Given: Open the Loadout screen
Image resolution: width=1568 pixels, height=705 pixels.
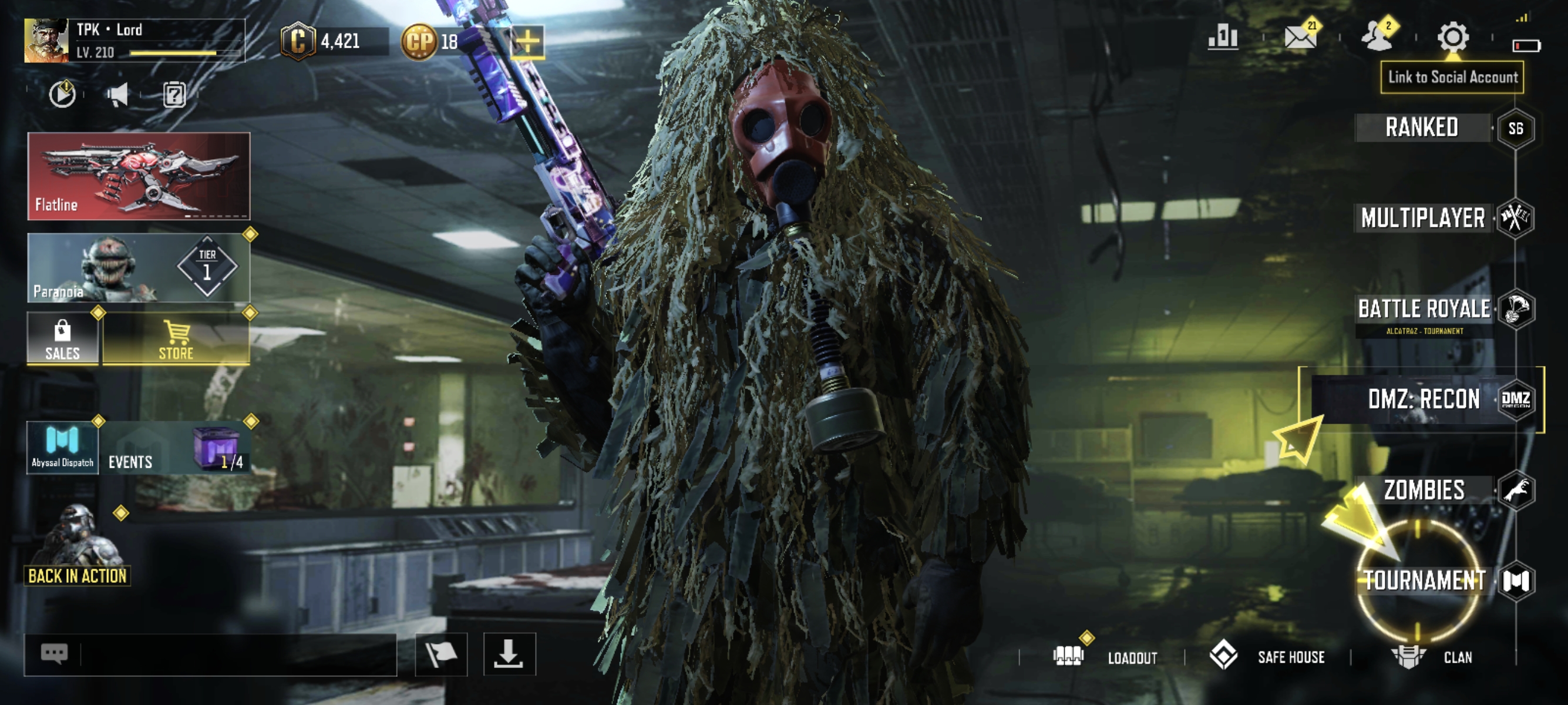Looking at the screenshot, I should coord(1106,657).
